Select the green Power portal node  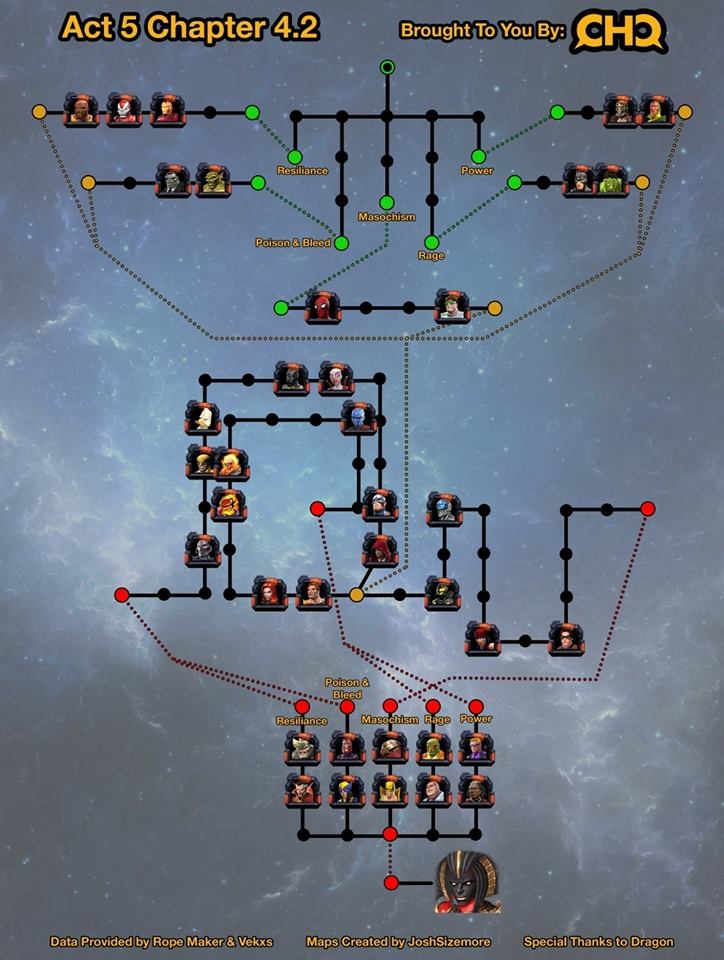click(478, 156)
